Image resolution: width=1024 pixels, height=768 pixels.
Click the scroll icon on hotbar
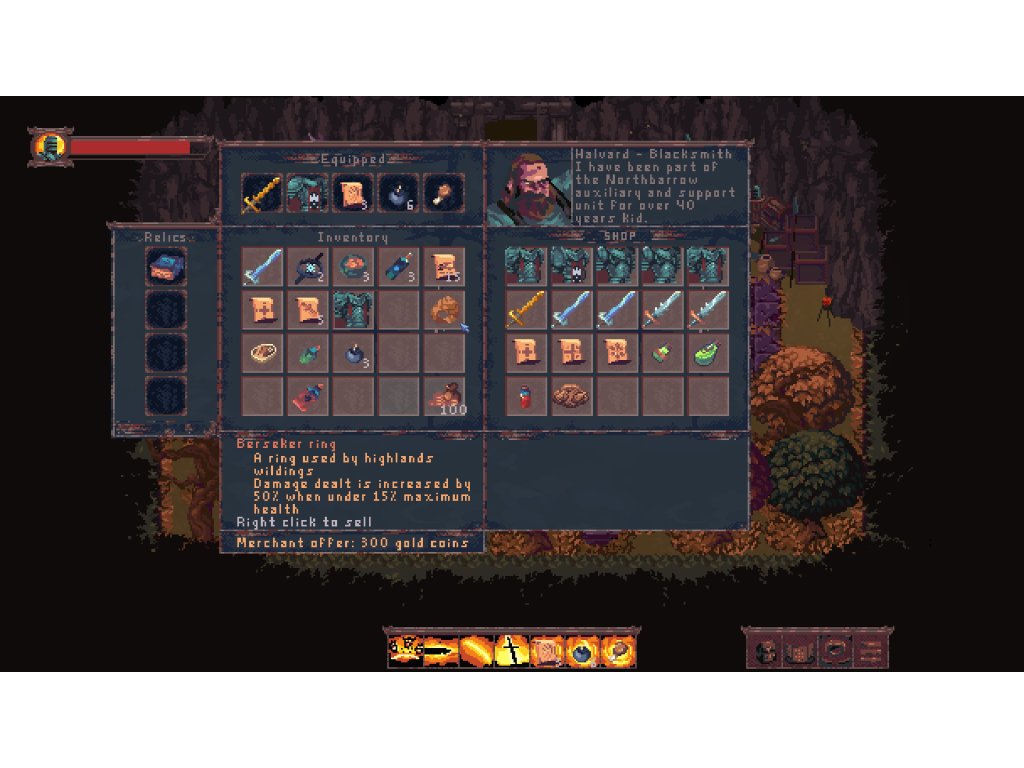point(546,651)
